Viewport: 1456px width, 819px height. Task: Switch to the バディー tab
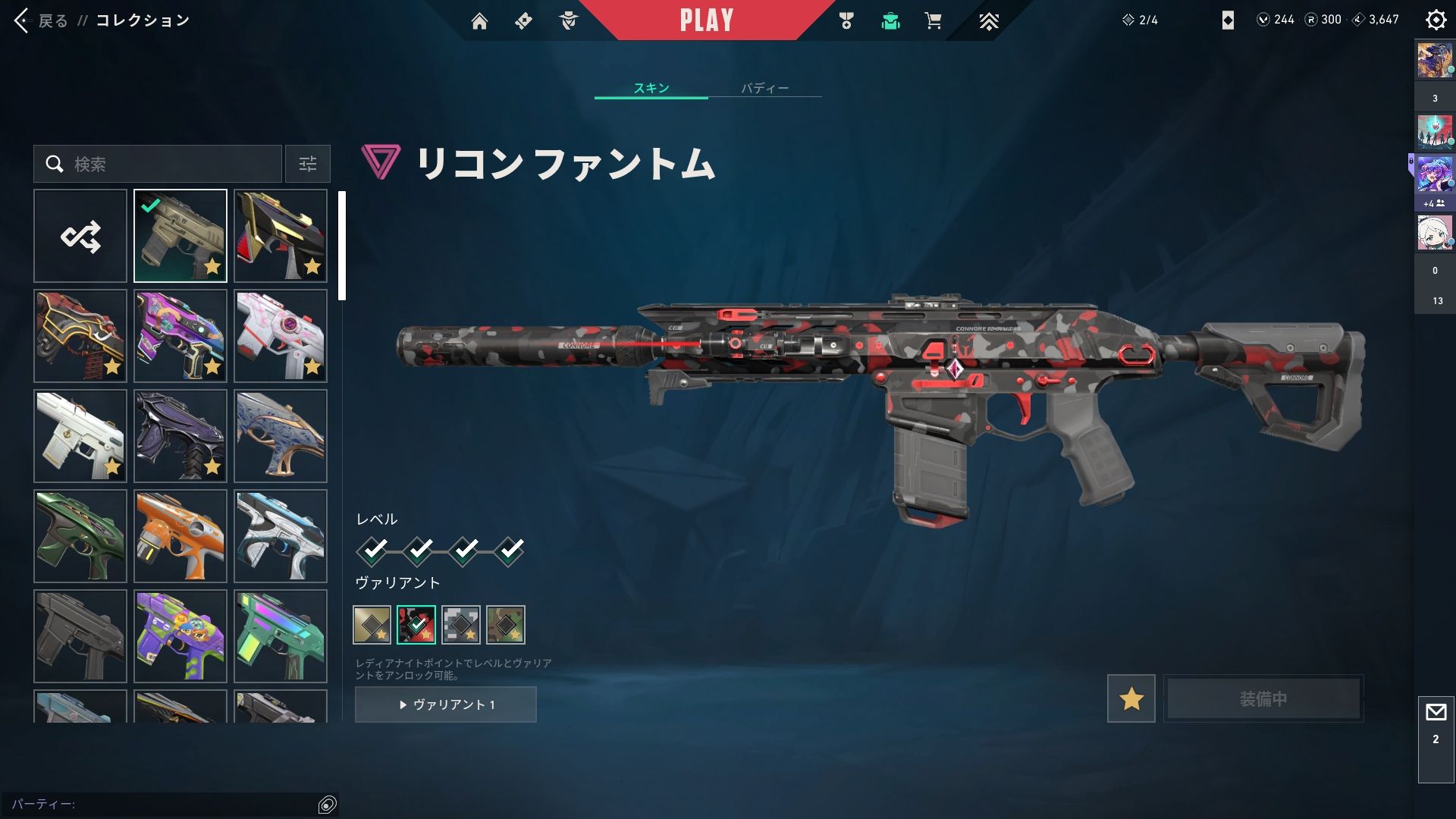pyautogui.click(x=764, y=88)
